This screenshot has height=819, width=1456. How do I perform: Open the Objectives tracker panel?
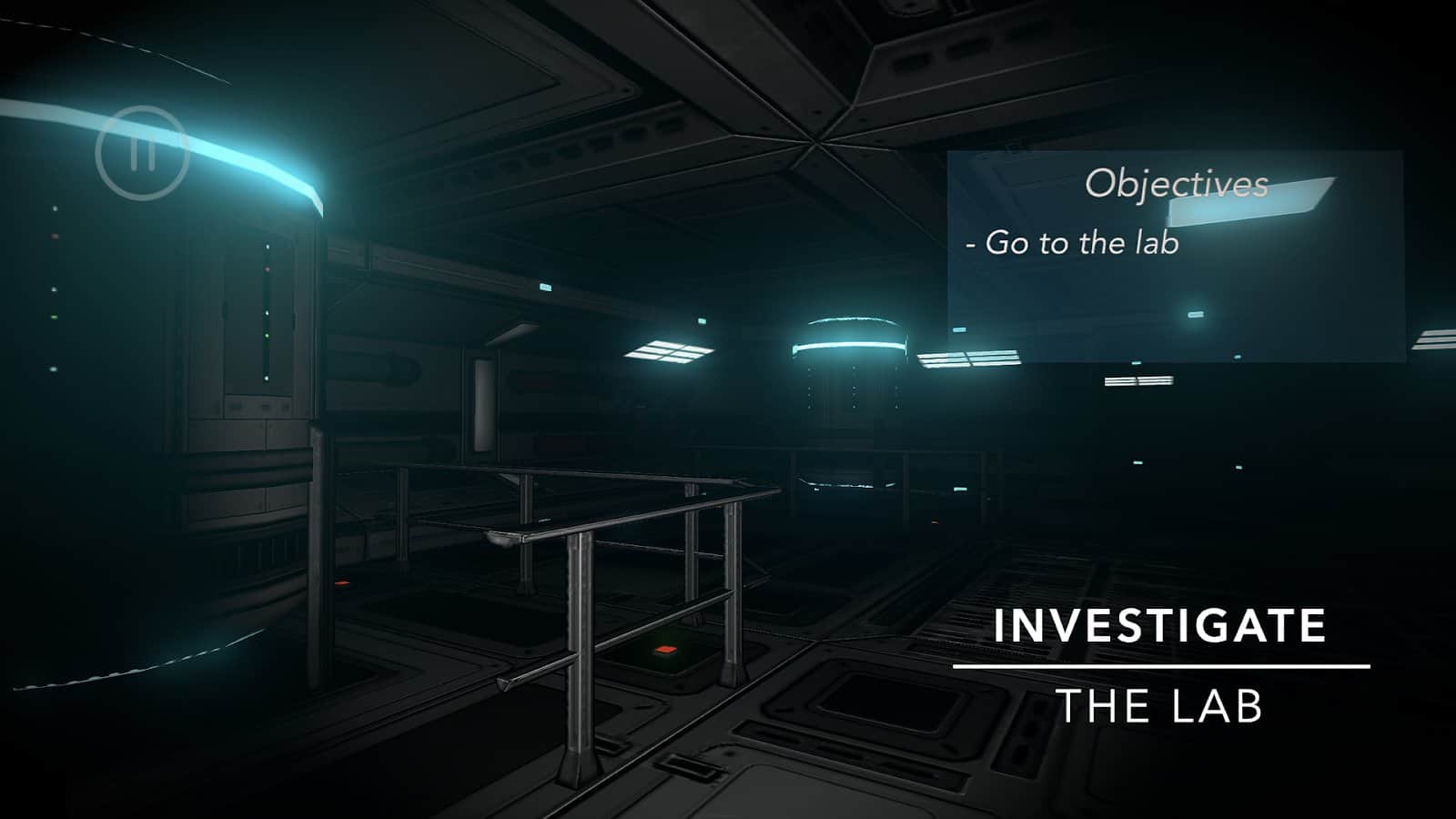(1175, 185)
